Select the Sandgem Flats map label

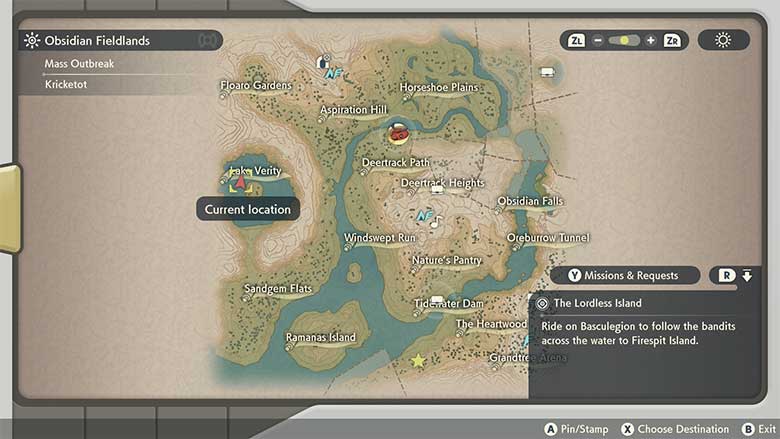(x=278, y=289)
